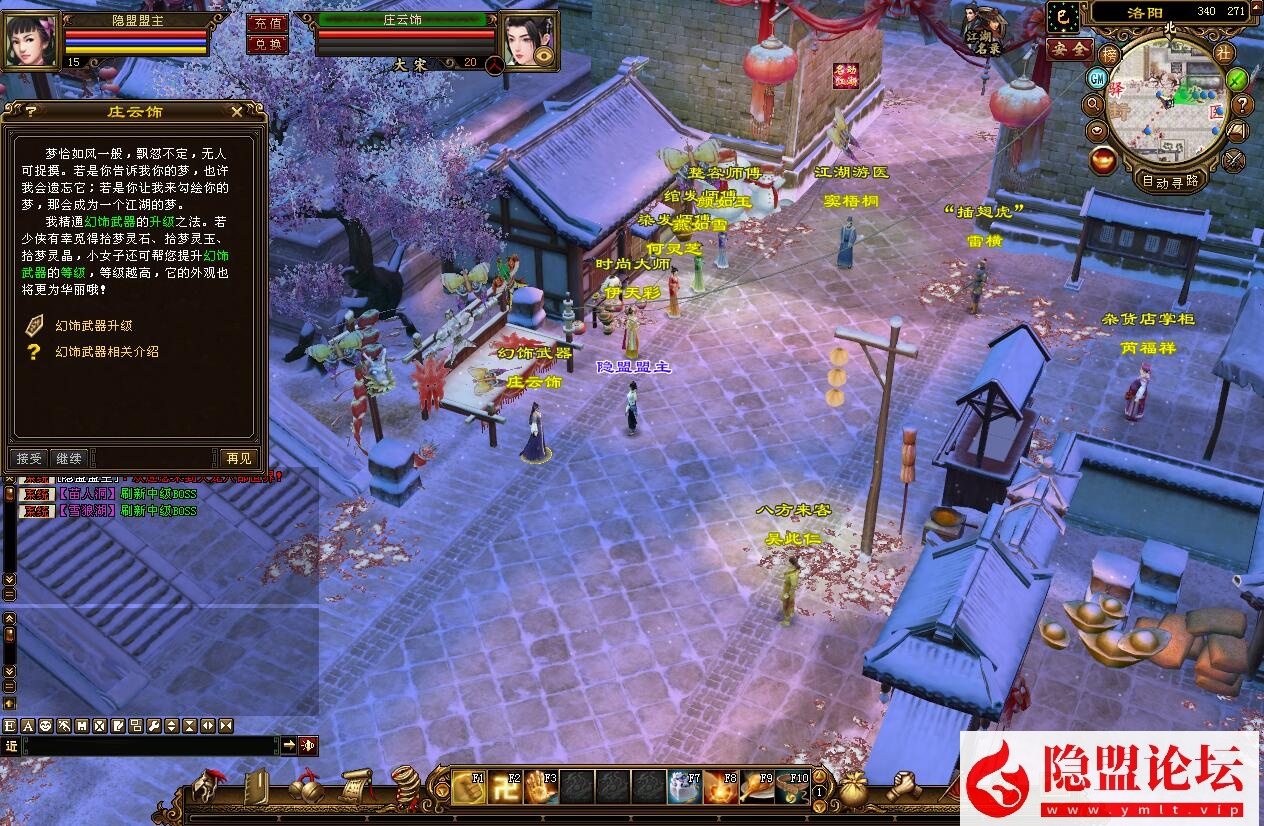This screenshot has width=1264, height=826.
Task: Select the 幻饰武器相关介绍 dialogue option
Action: 106,351
